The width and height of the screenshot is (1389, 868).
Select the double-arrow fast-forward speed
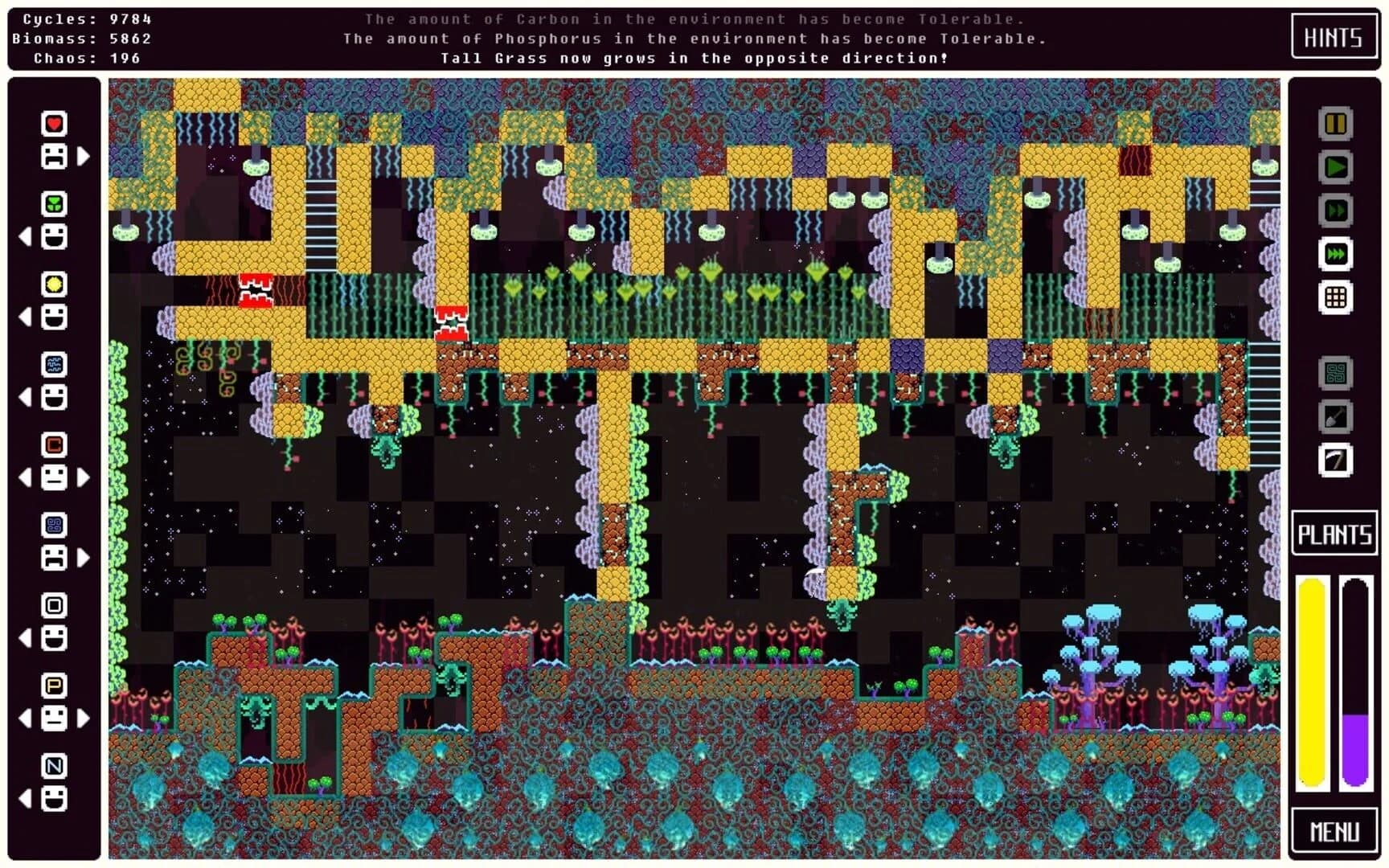point(1335,209)
